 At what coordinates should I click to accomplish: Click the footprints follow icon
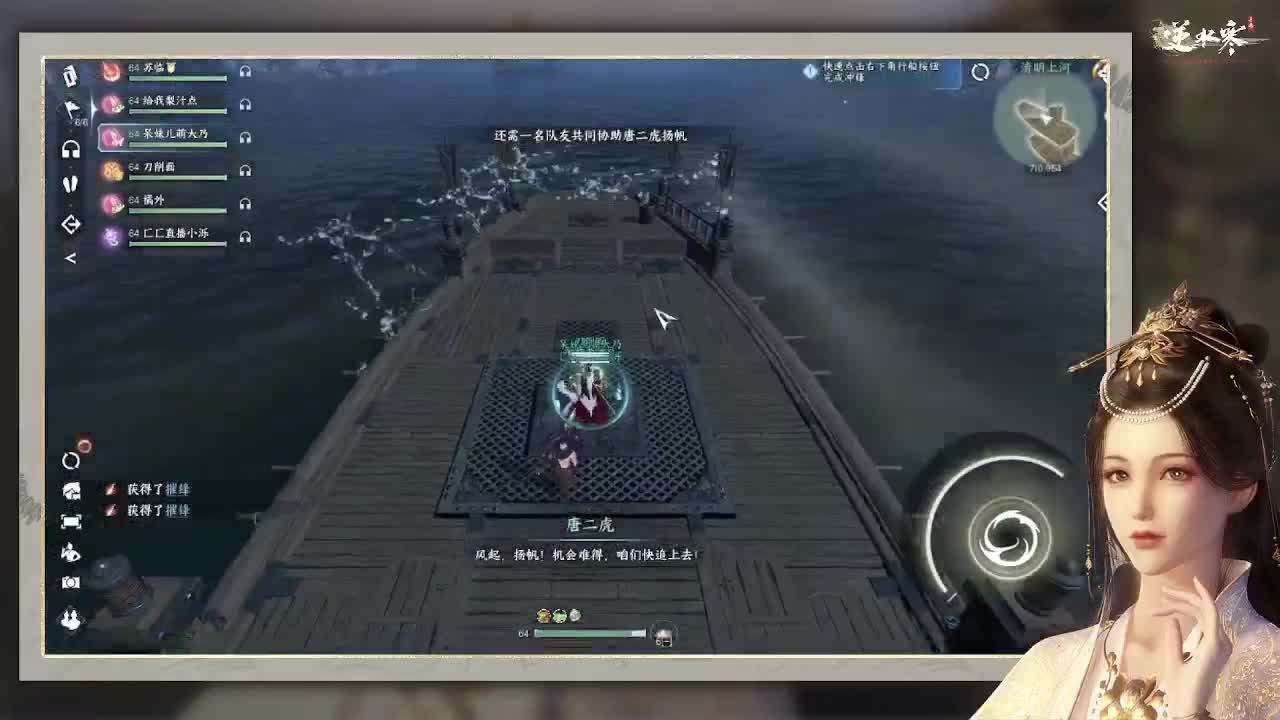pos(70,184)
